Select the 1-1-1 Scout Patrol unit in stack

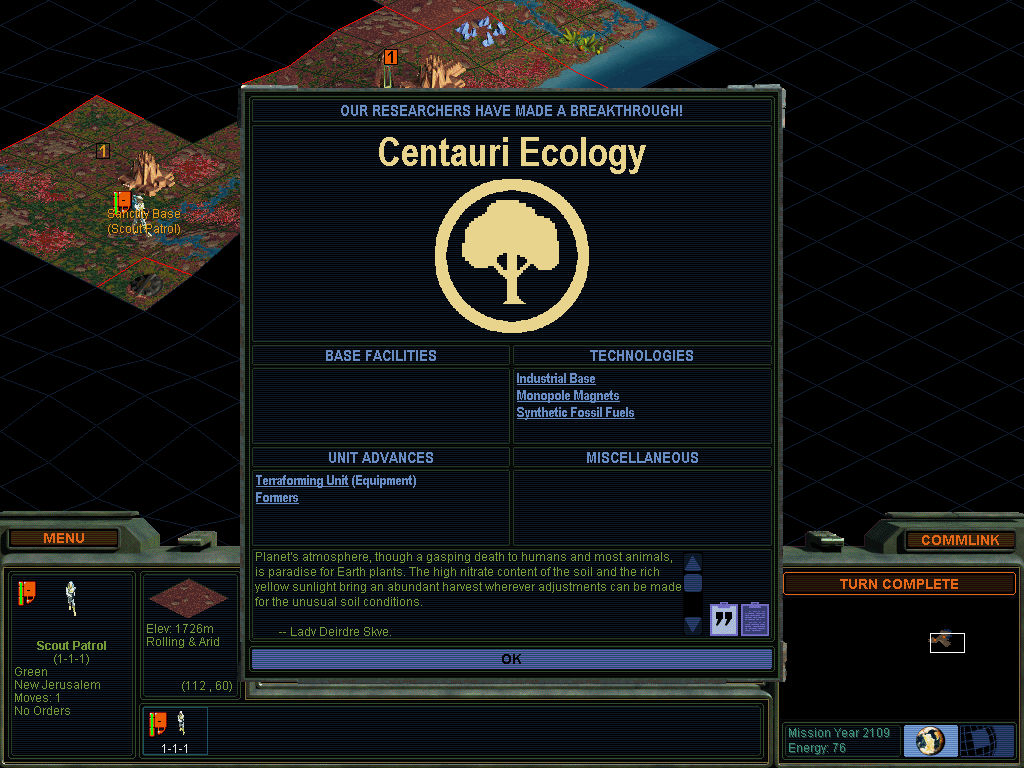pos(174,730)
